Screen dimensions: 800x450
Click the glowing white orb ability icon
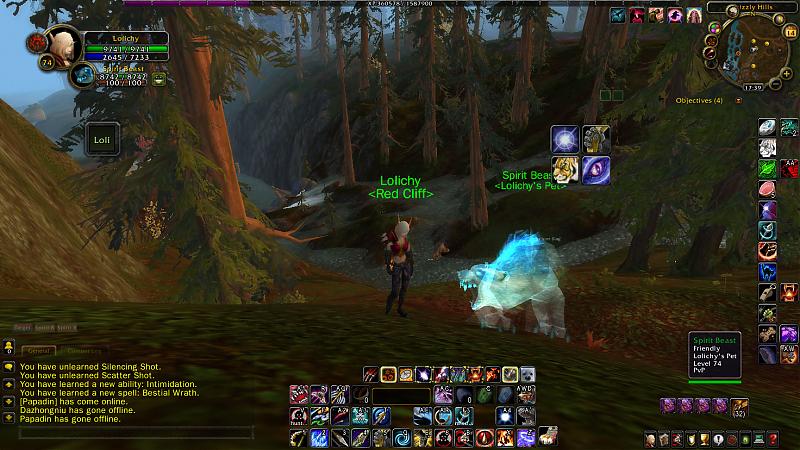tap(566, 140)
